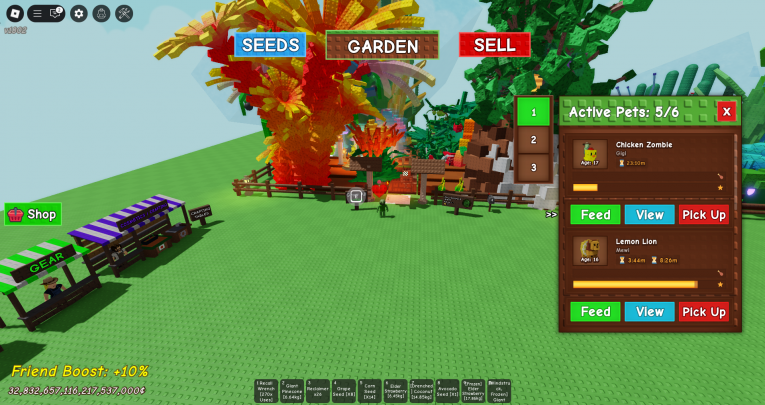Choose the Grape Seed hotbar slot

[343, 391]
